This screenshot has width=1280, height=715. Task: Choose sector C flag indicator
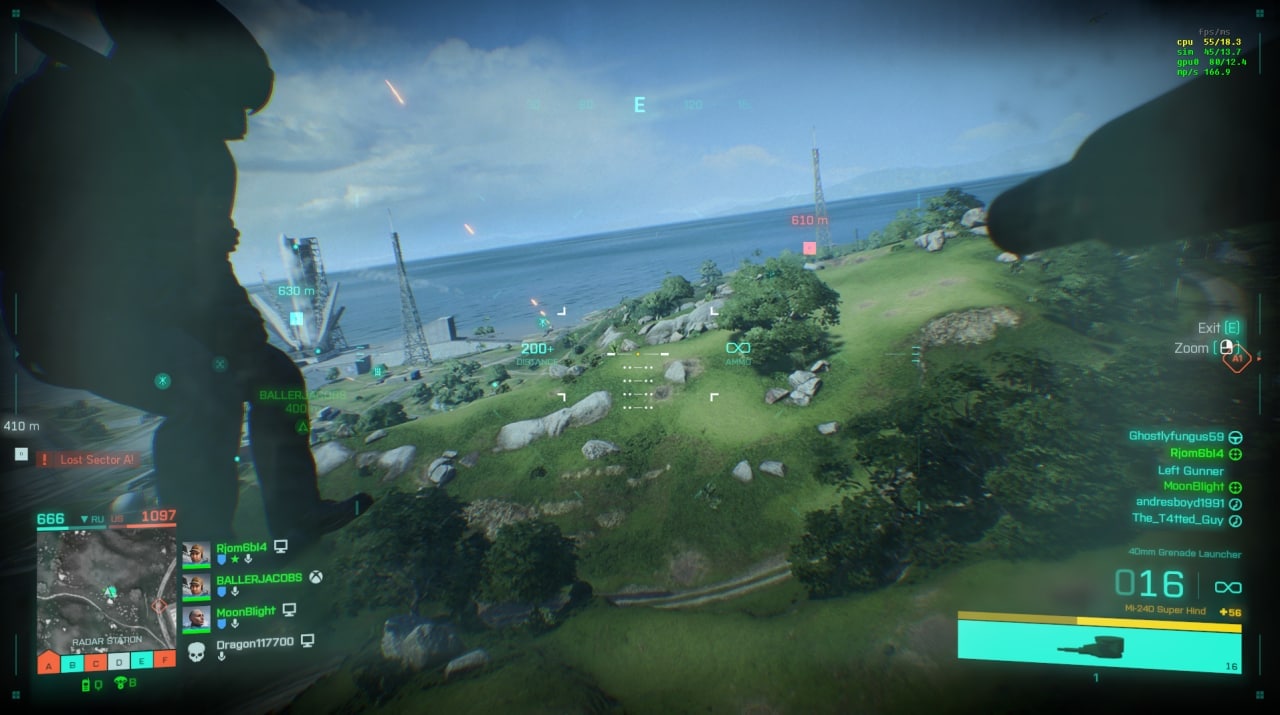click(96, 662)
